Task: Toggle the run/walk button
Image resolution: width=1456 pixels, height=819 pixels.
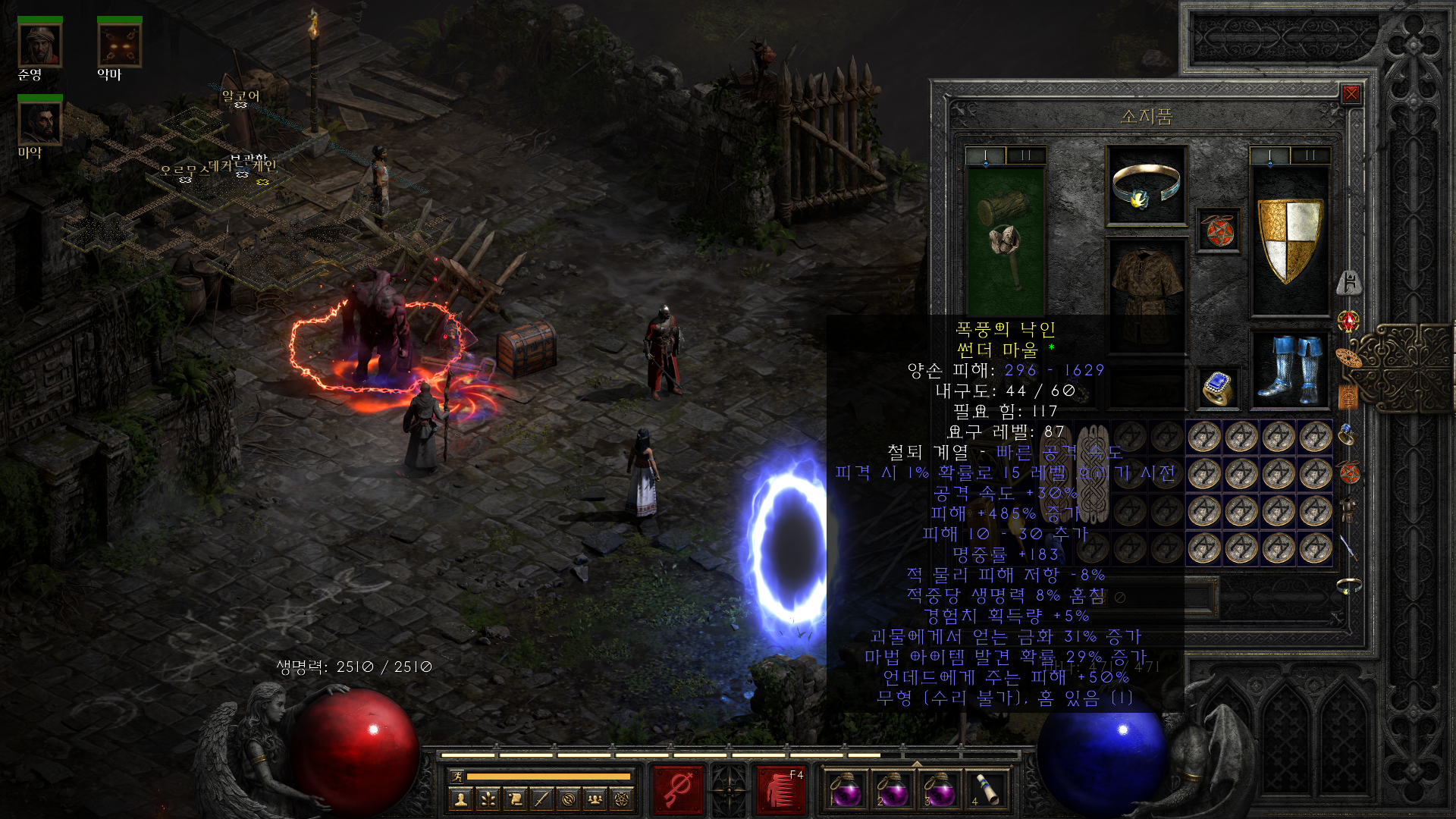Action: [x=457, y=776]
